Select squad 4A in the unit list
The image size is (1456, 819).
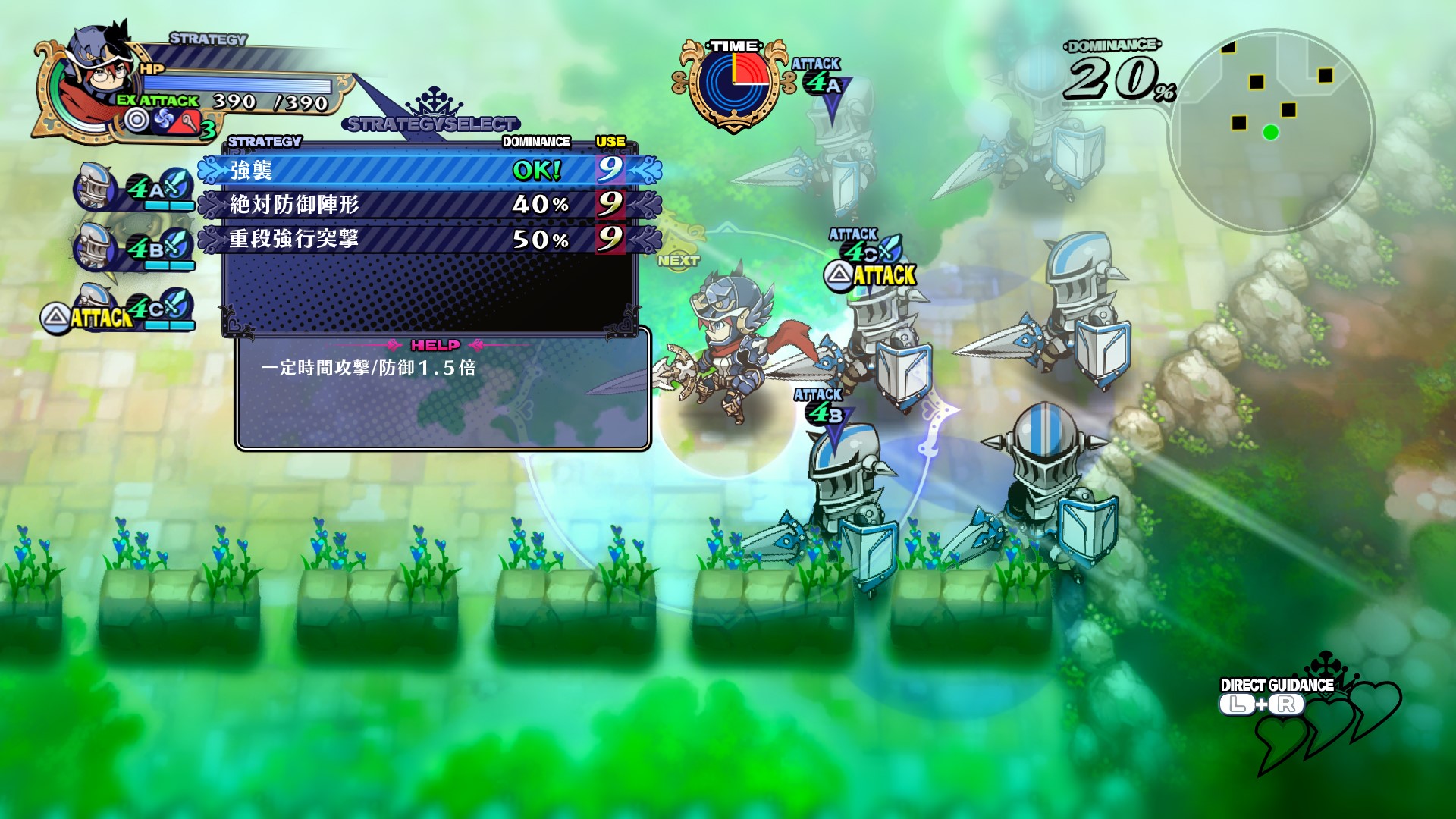tap(135, 187)
